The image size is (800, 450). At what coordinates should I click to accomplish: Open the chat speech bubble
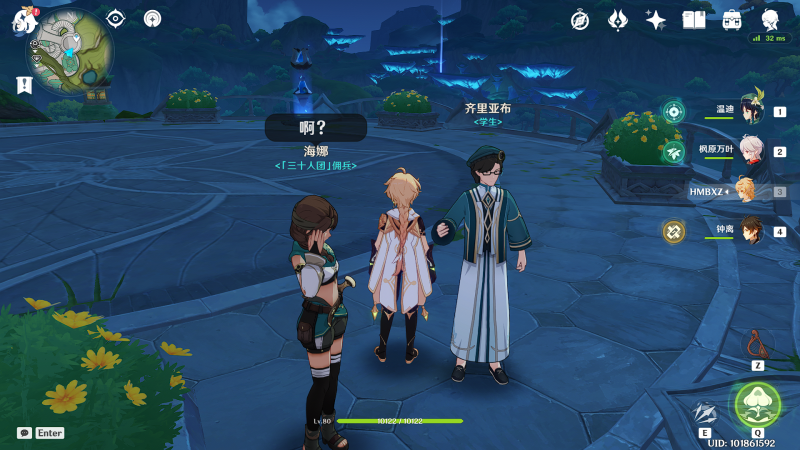pyautogui.click(x=24, y=433)
